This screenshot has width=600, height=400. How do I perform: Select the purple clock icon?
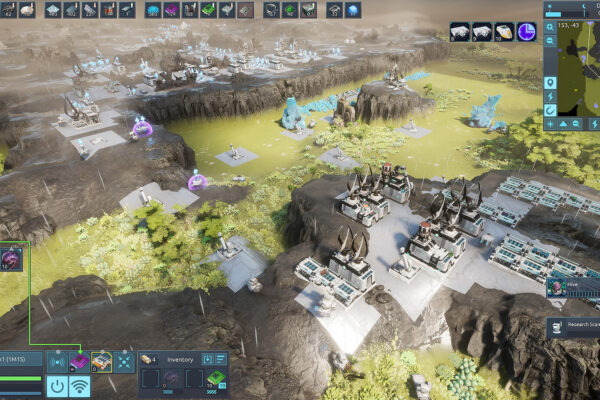point(526,32)
